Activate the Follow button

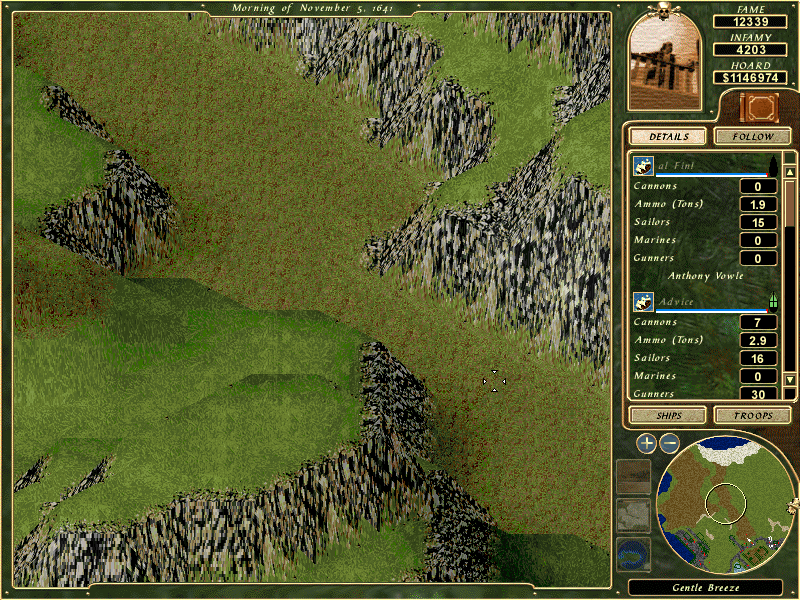coord(753,136)
